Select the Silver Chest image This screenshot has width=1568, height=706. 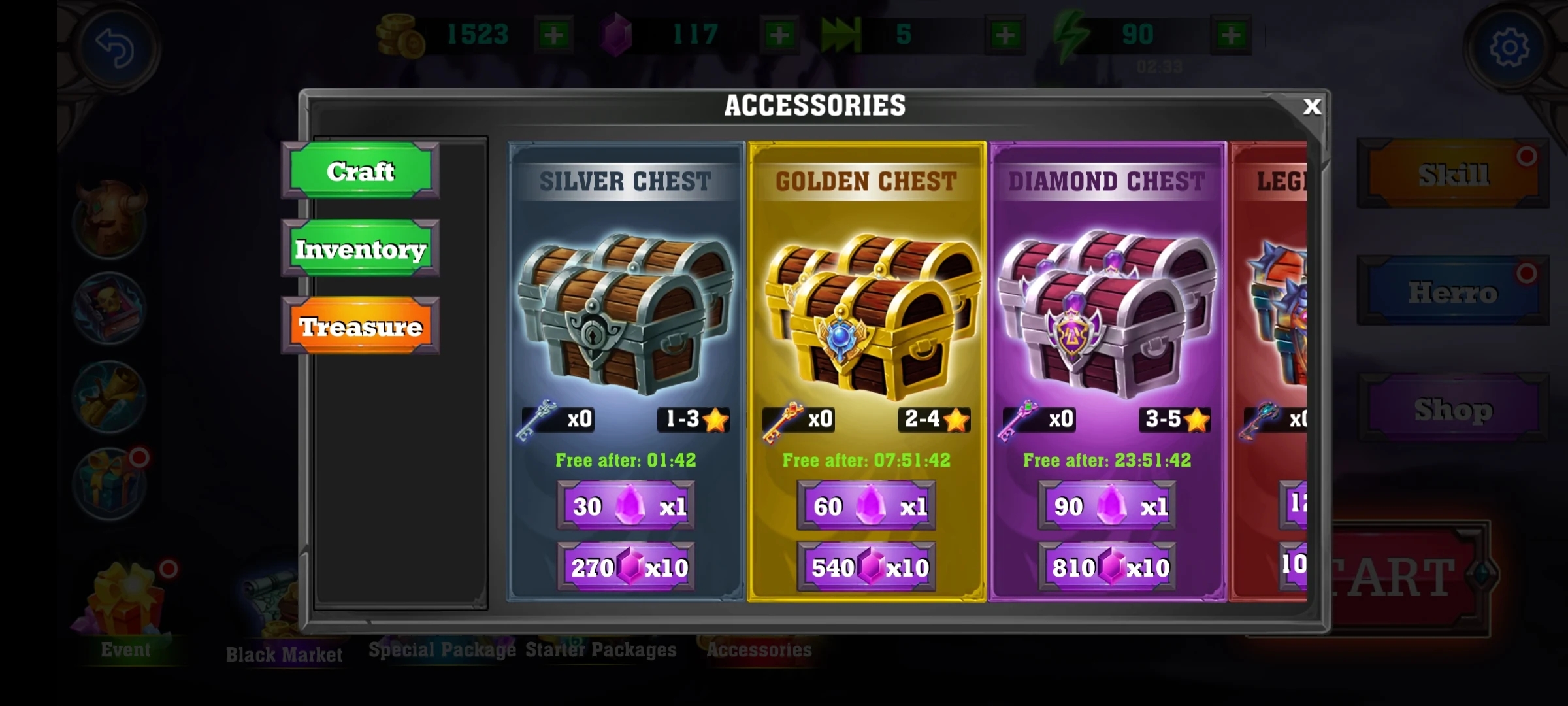(626, 312)
